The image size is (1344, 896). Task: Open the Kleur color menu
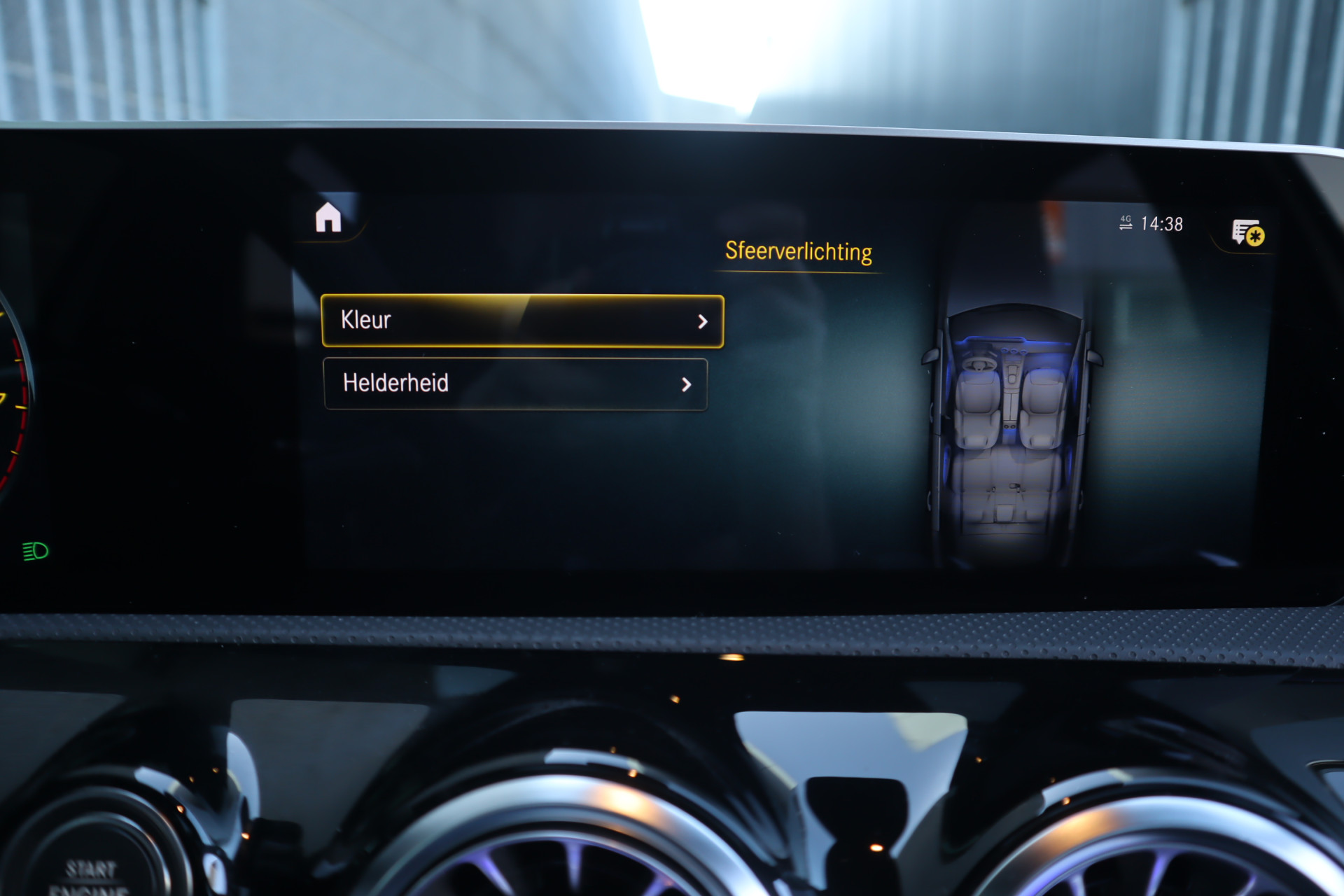pyautogui.click(x=522, y=321)
